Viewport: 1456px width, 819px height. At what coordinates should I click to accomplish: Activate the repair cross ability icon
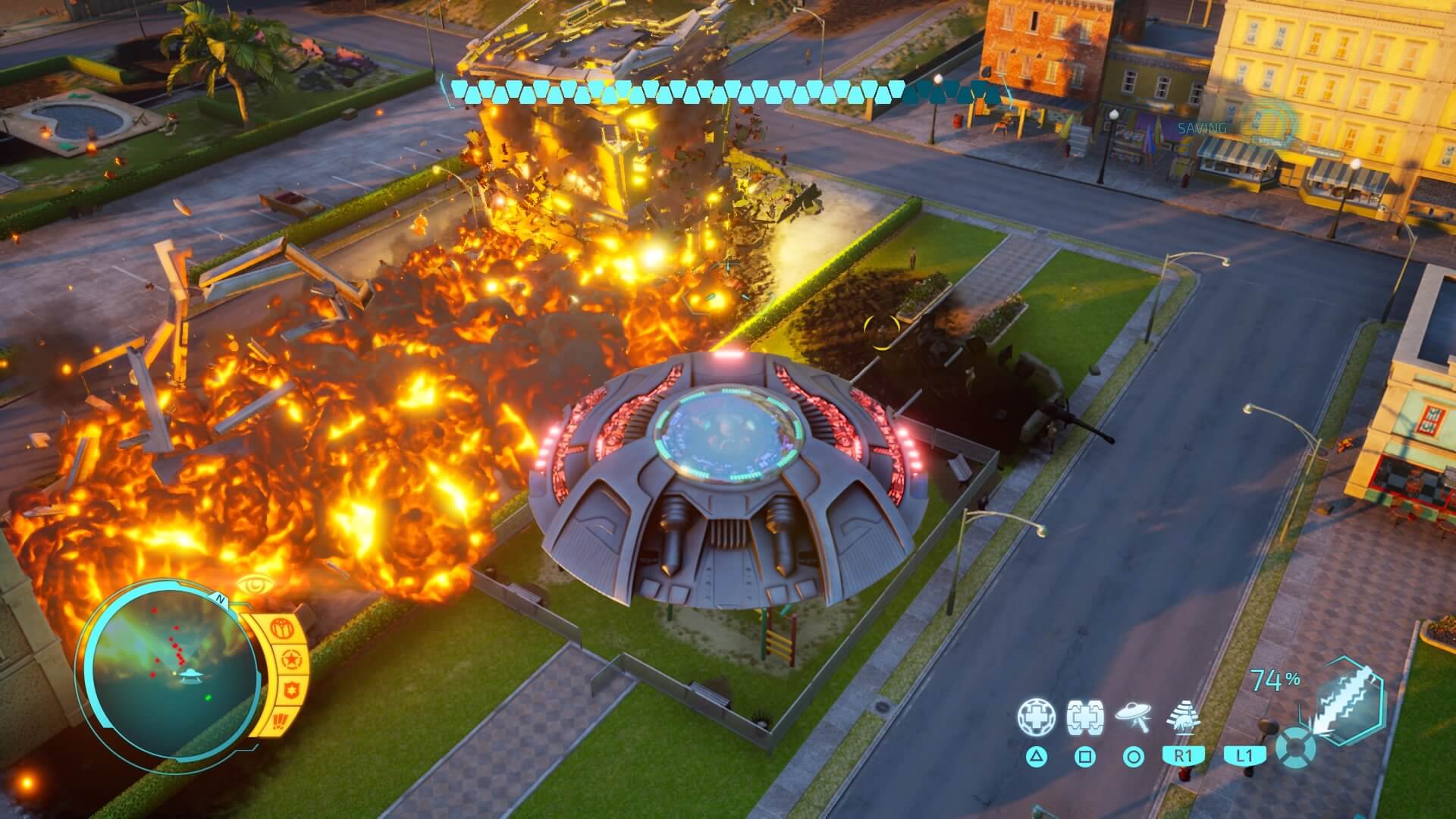click(1035, 717)
